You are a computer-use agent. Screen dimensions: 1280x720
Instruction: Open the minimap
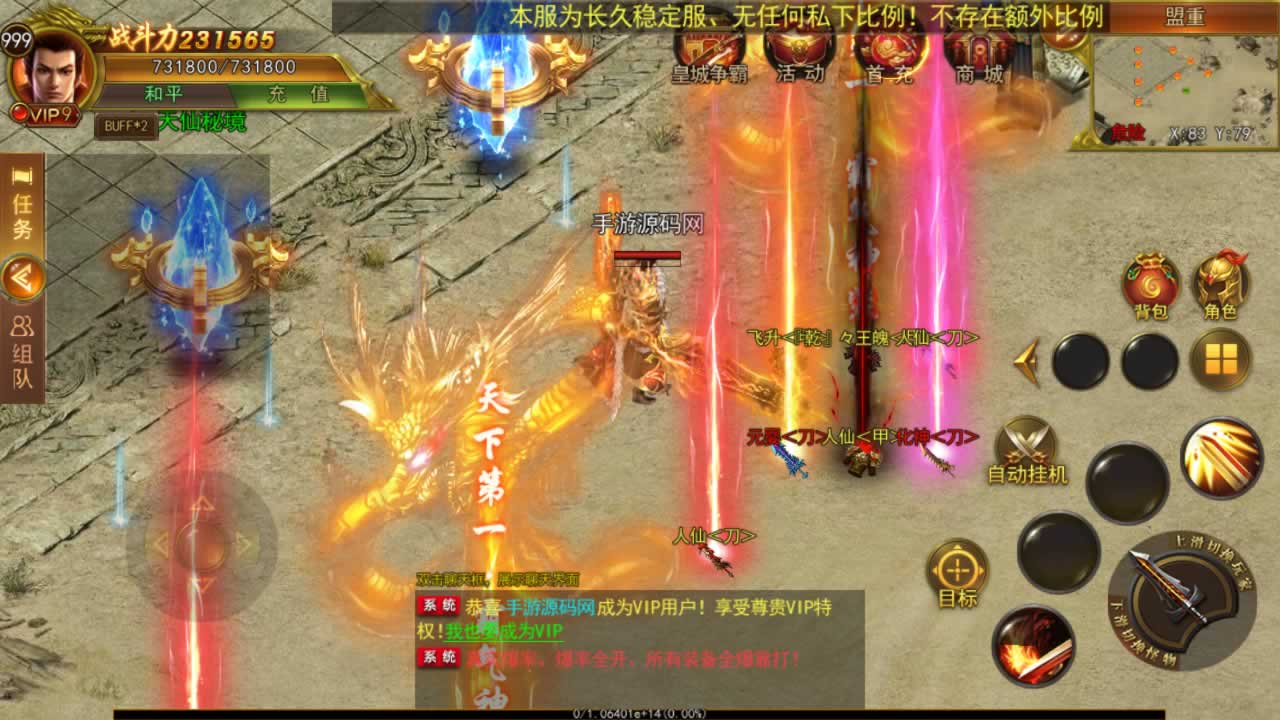(x=1176, y=90)
